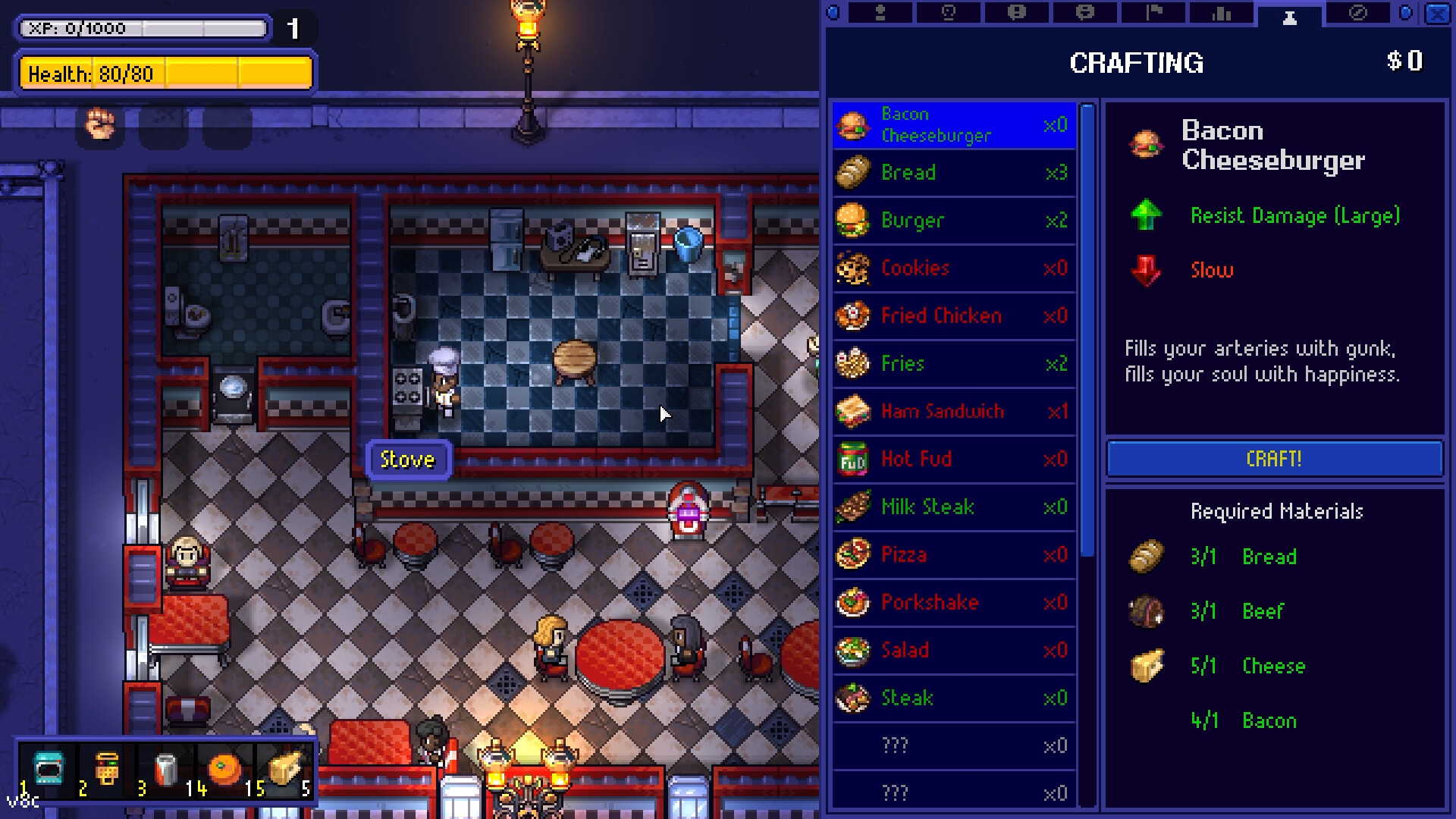Select the Hot Fud can icon

tap(854, 459)
